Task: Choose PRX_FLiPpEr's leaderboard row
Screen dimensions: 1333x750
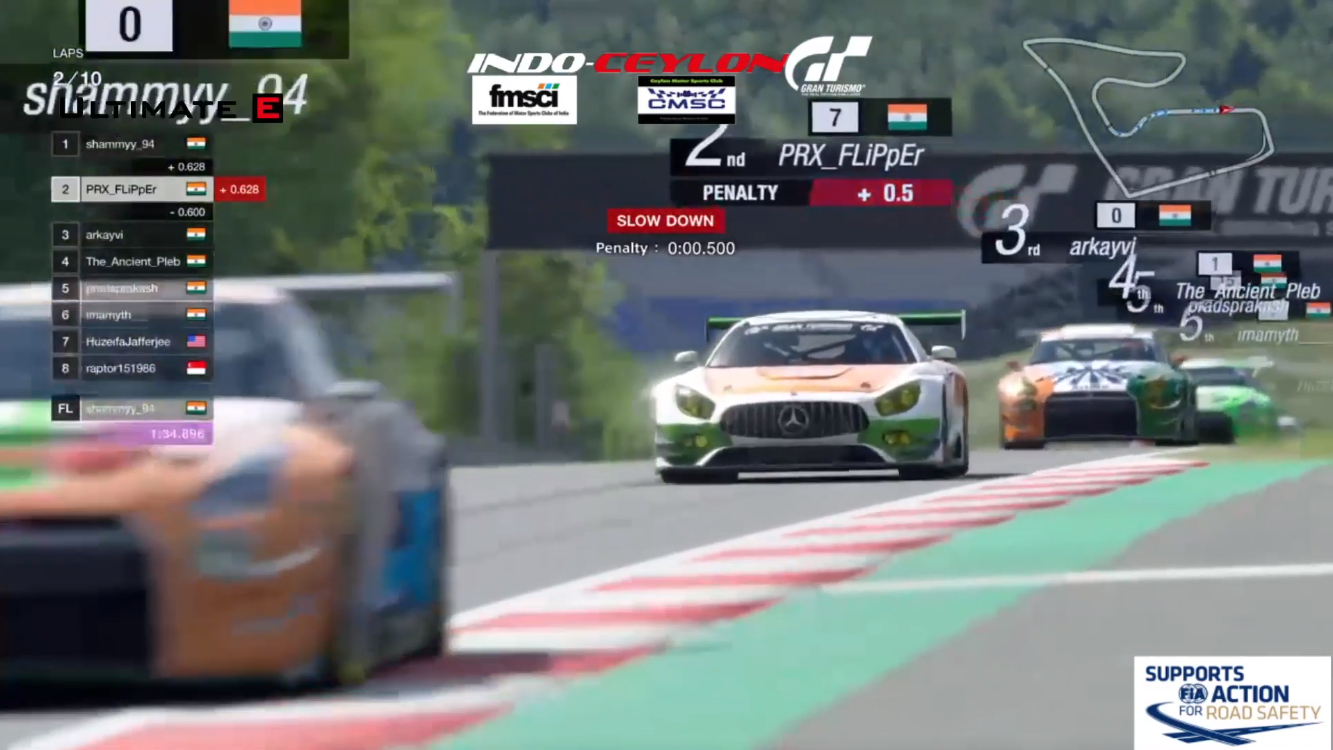Action: pyautogui.click(x=130, y=189)
